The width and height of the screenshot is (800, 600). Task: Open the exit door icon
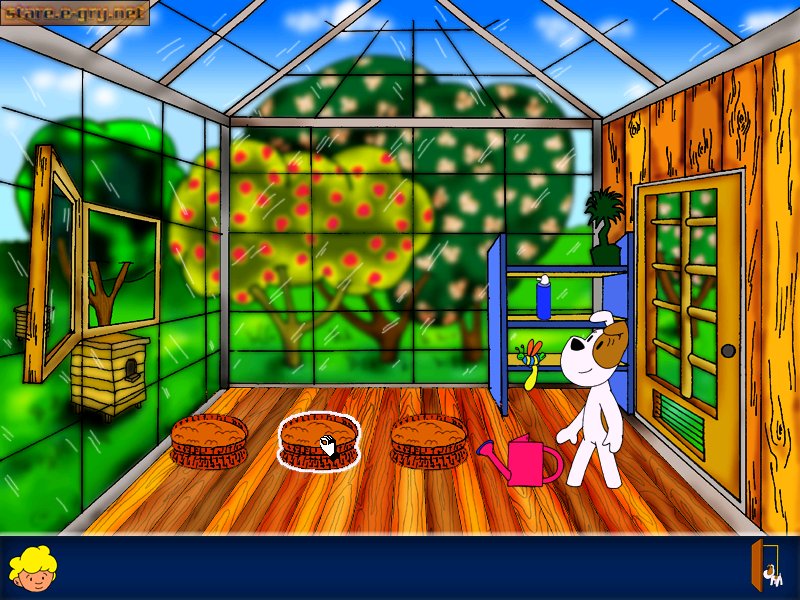[766, 566]
